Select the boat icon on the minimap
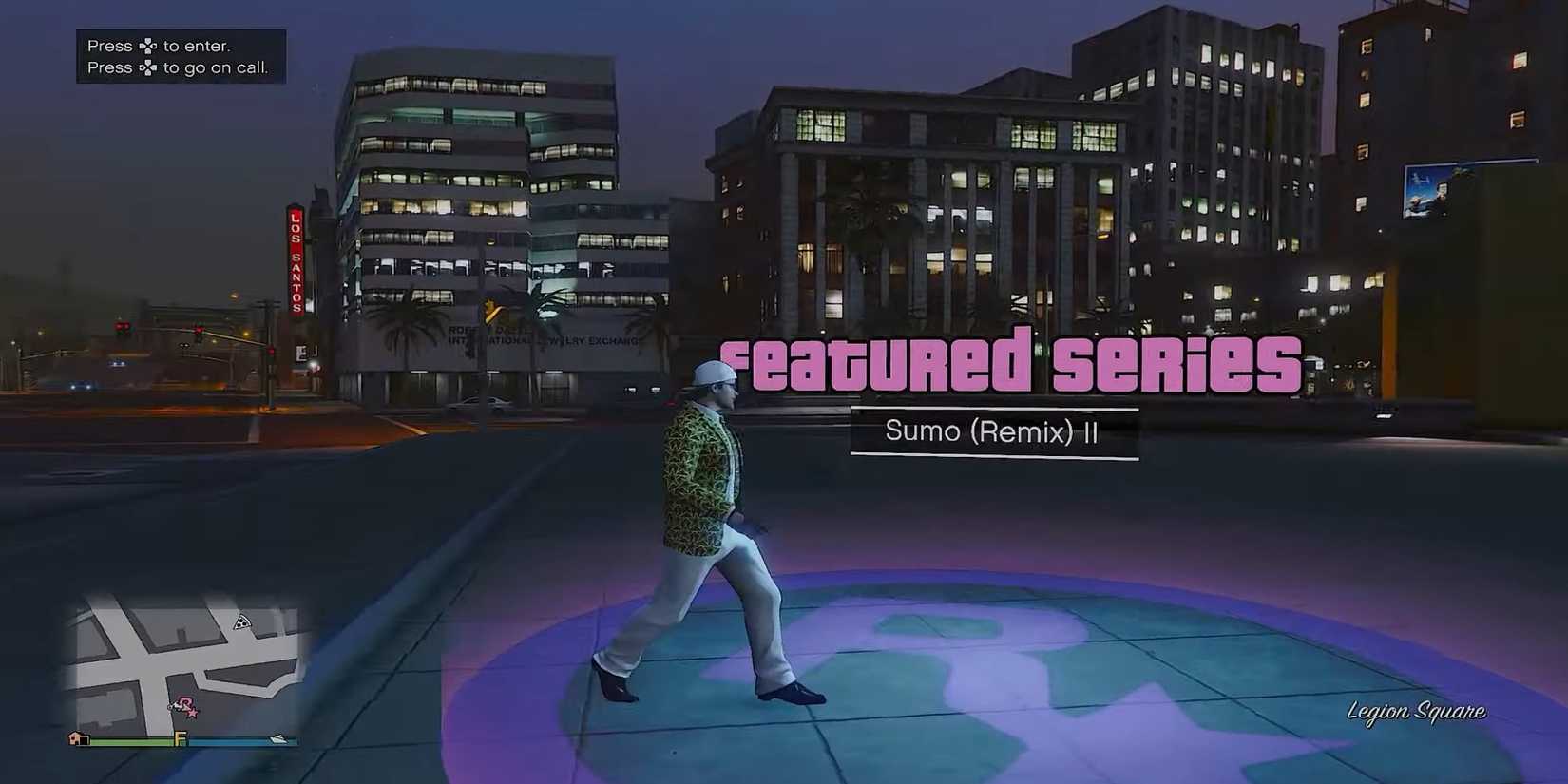The image size is (1568, 784). (277, 738)
